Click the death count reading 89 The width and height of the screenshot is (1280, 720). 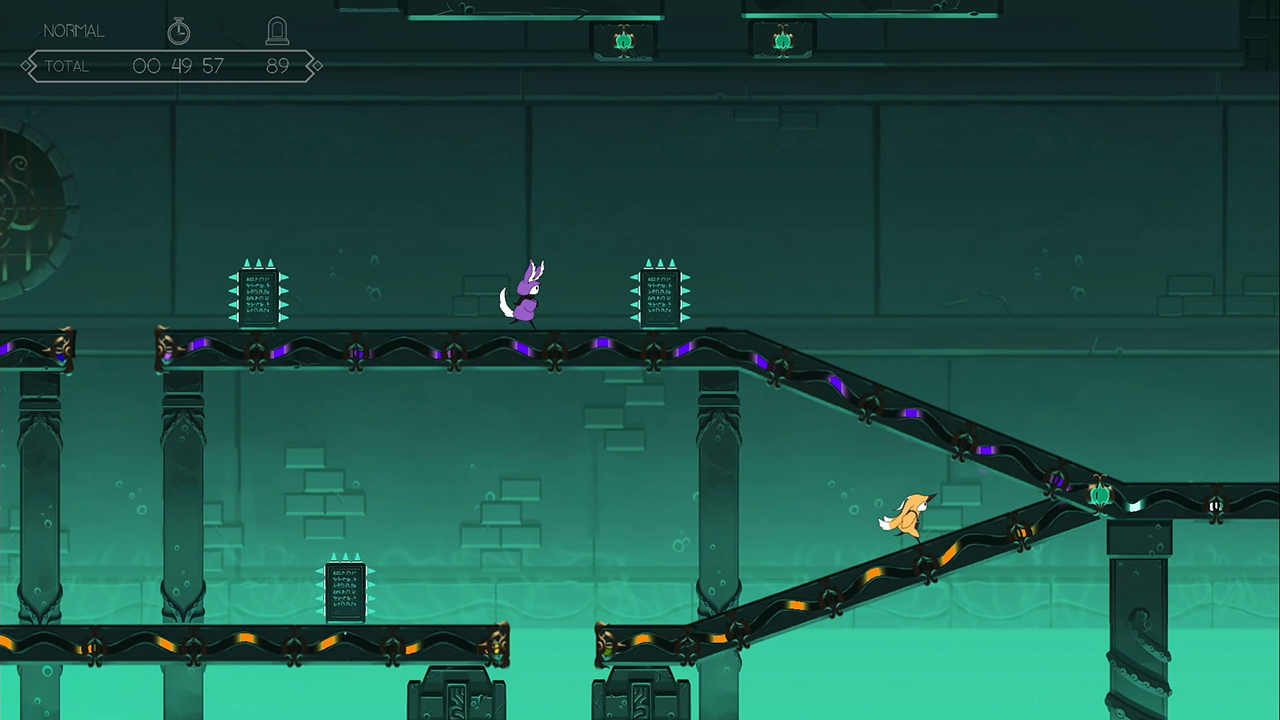tap(278, 65)
